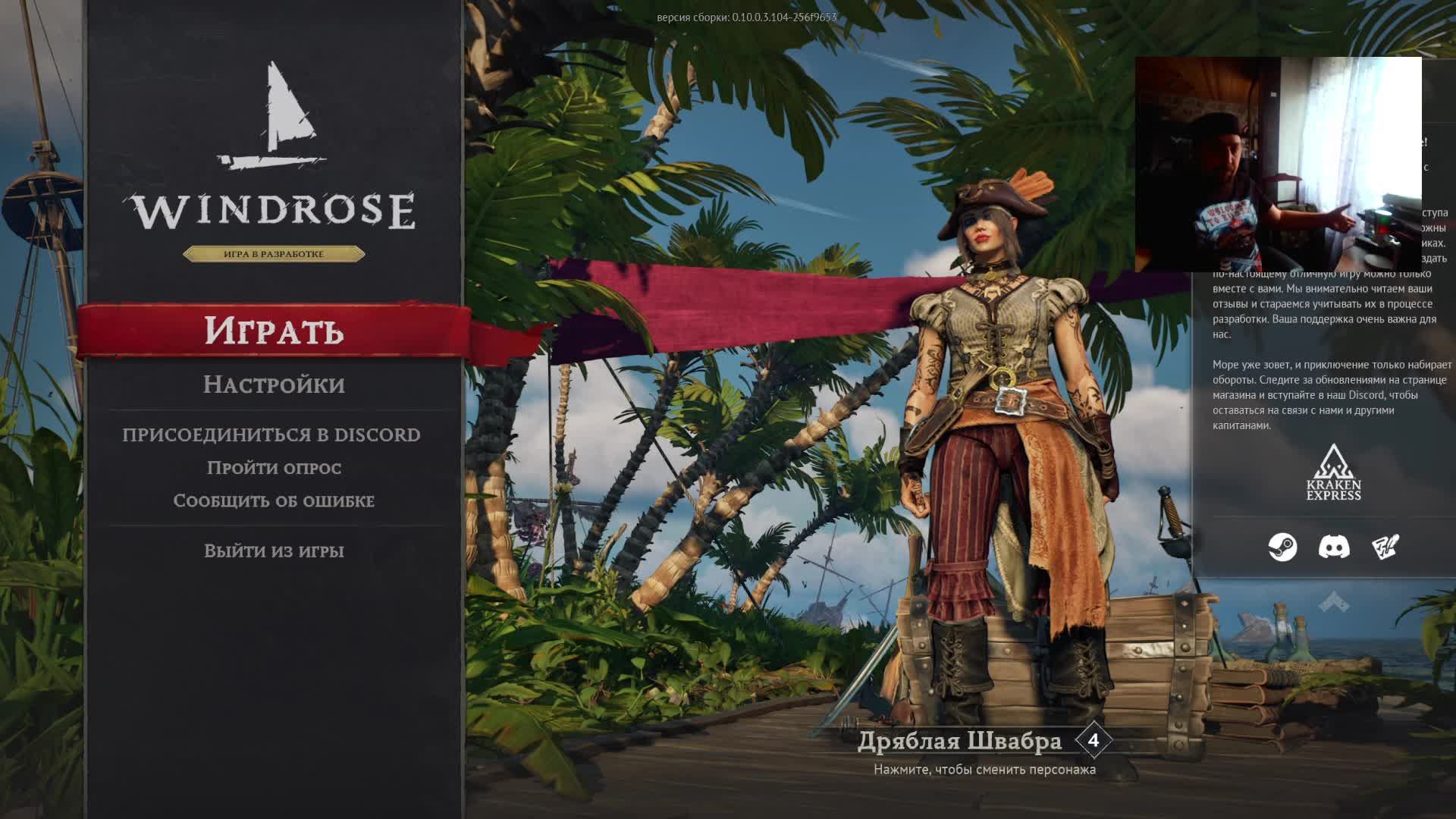The width and height of the screenshot is (1456, 819).
Task: Click Сообщить об ошибке bug report
Action: pos(274,500)
